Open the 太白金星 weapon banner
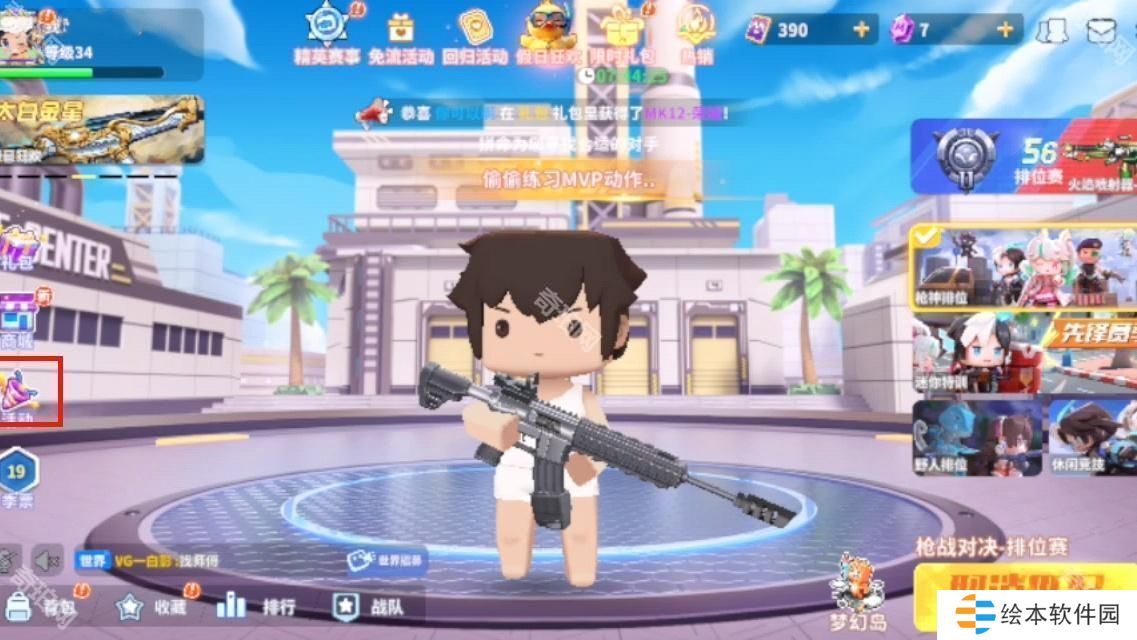 tap(102, 130)
